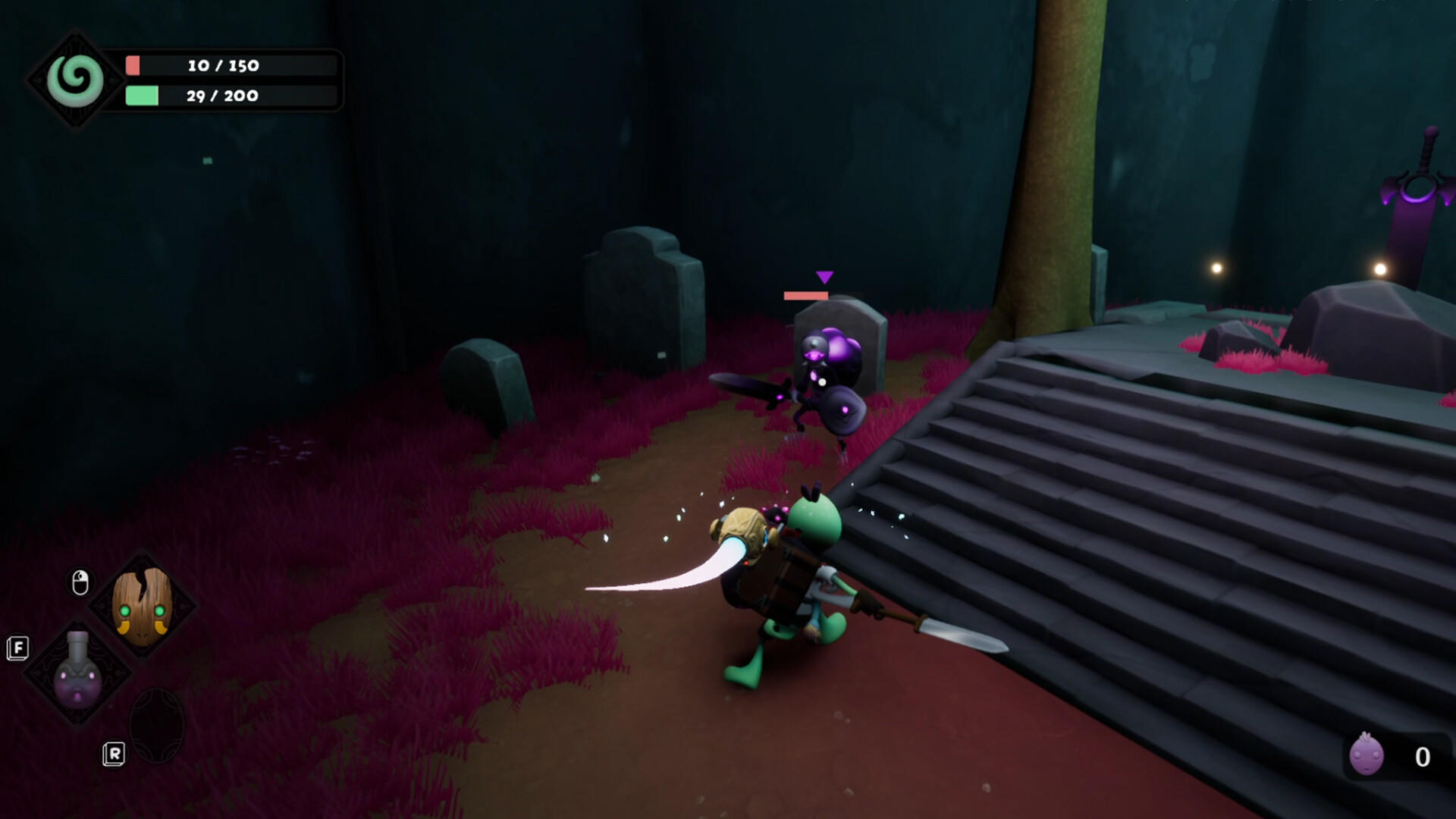Toggle the enemy health bar indicator
Screen dimensions: 1456x819
click(x=805, y=294)
